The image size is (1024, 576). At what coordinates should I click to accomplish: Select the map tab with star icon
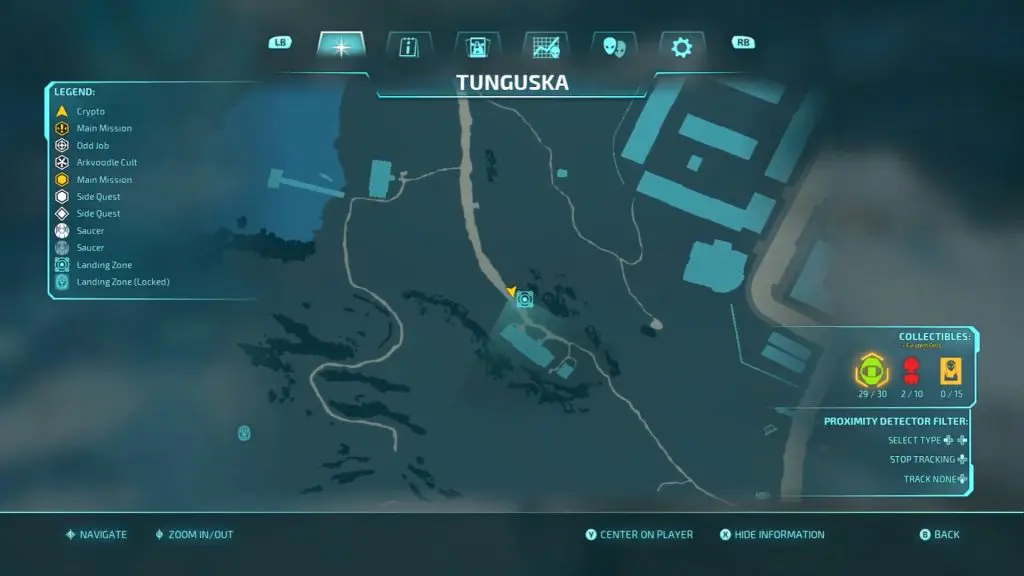(341, 47)
